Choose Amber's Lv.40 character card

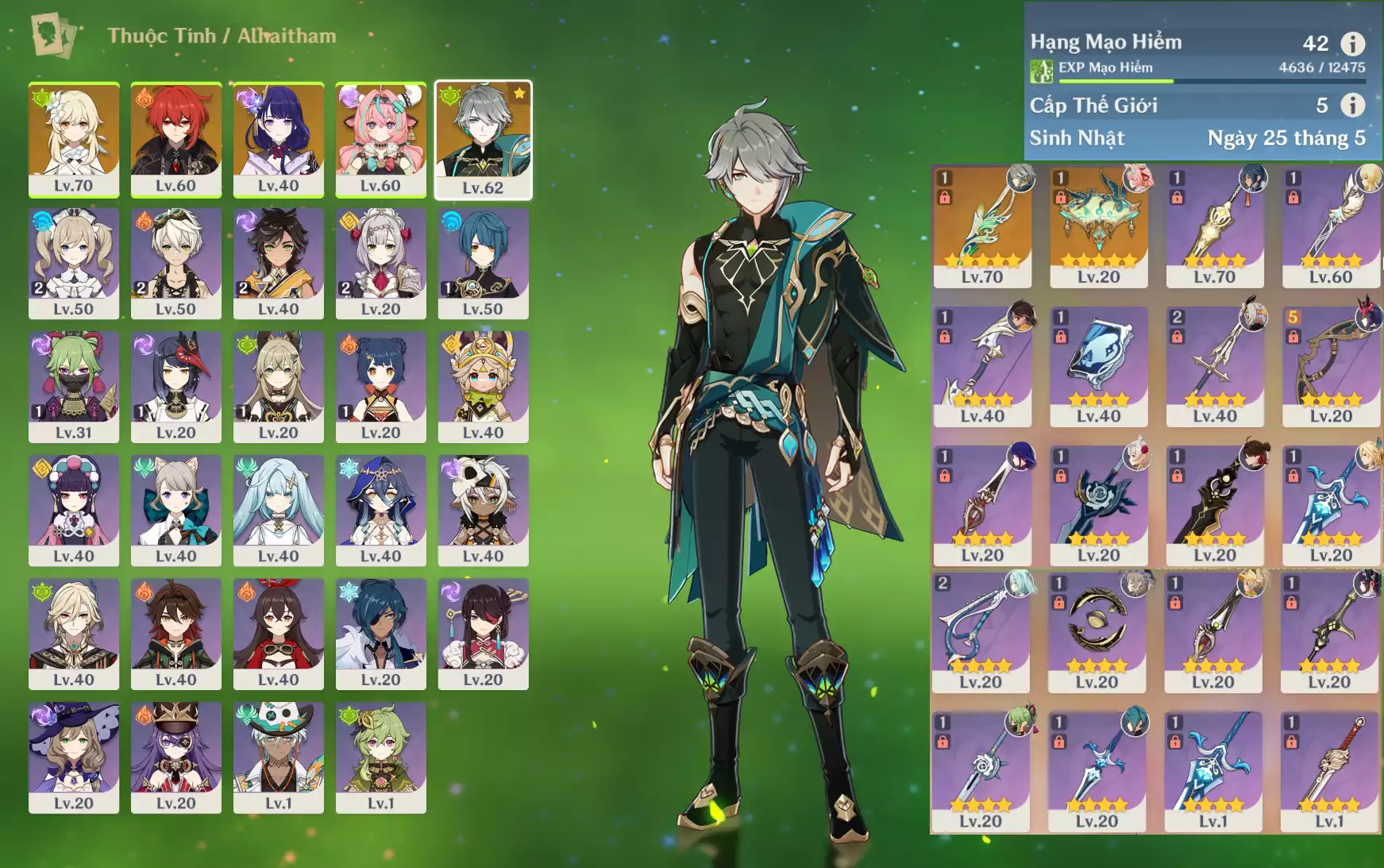[278, 634]
